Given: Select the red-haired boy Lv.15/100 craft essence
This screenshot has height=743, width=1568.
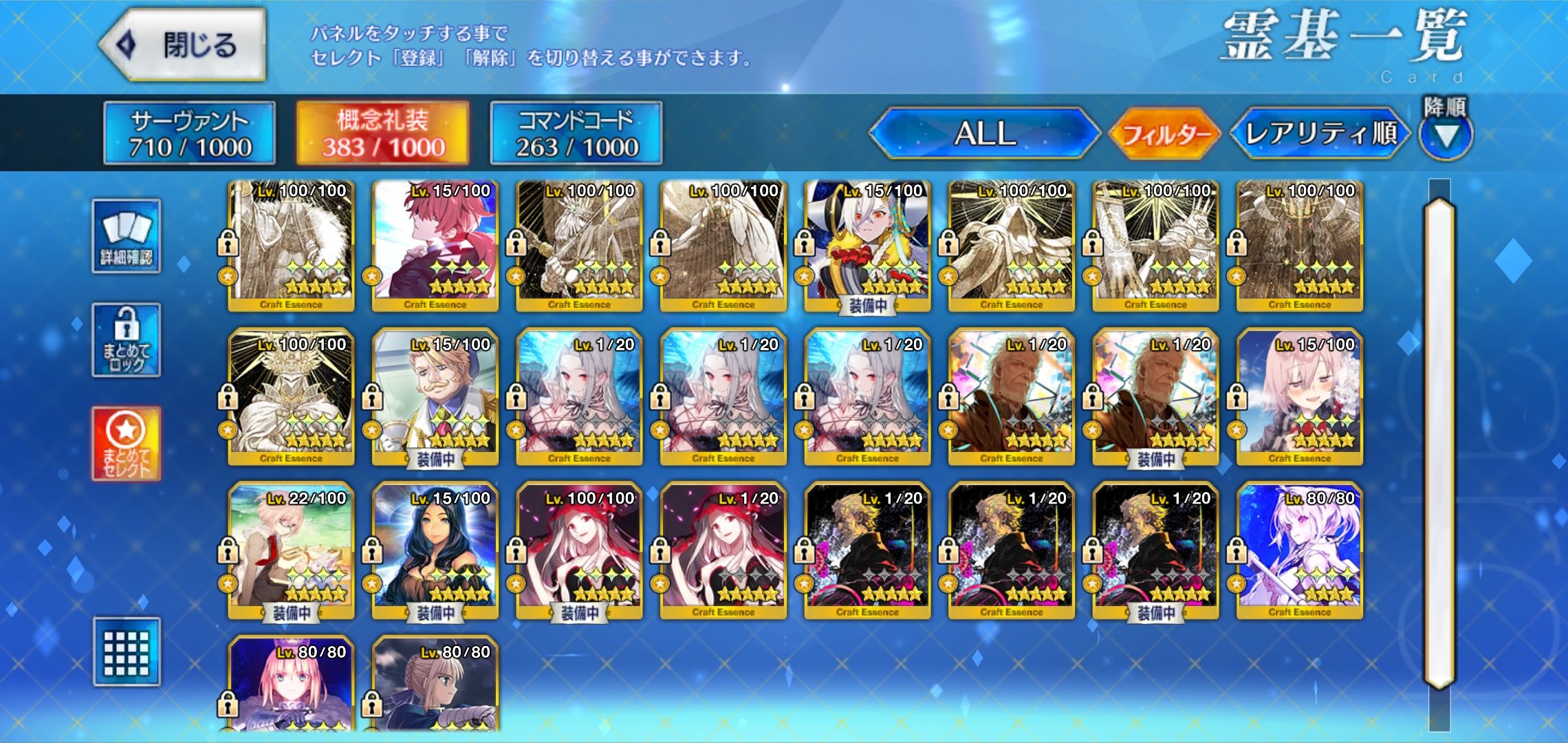Looking at the screenshot, I should pyautogui.click(x=435, y=245).
